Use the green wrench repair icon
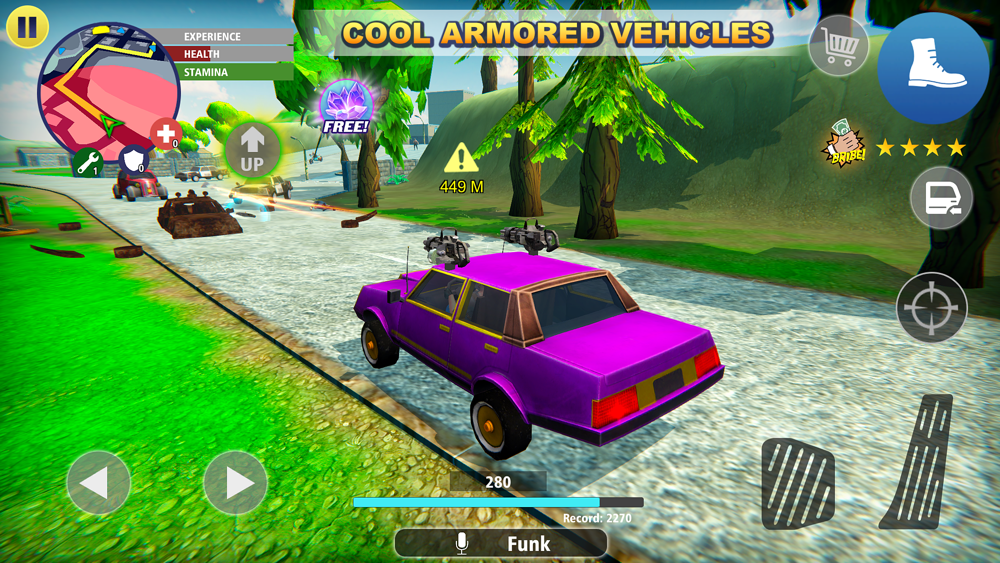 tap(88, 162)
